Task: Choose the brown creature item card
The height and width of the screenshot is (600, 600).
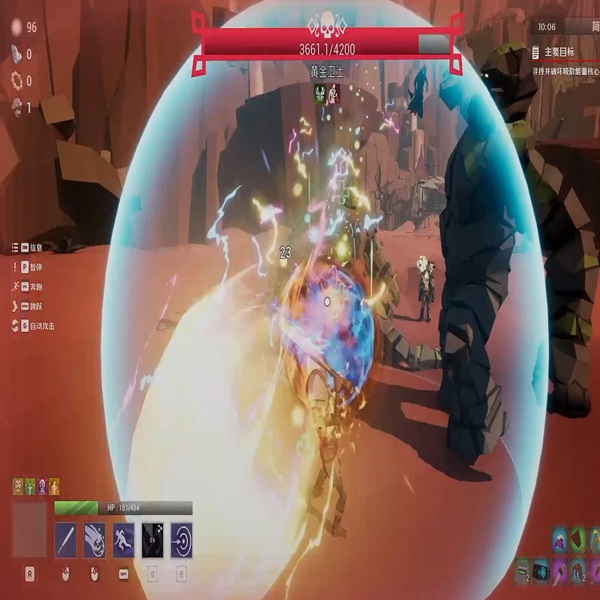Action: (x=578, y=572)
